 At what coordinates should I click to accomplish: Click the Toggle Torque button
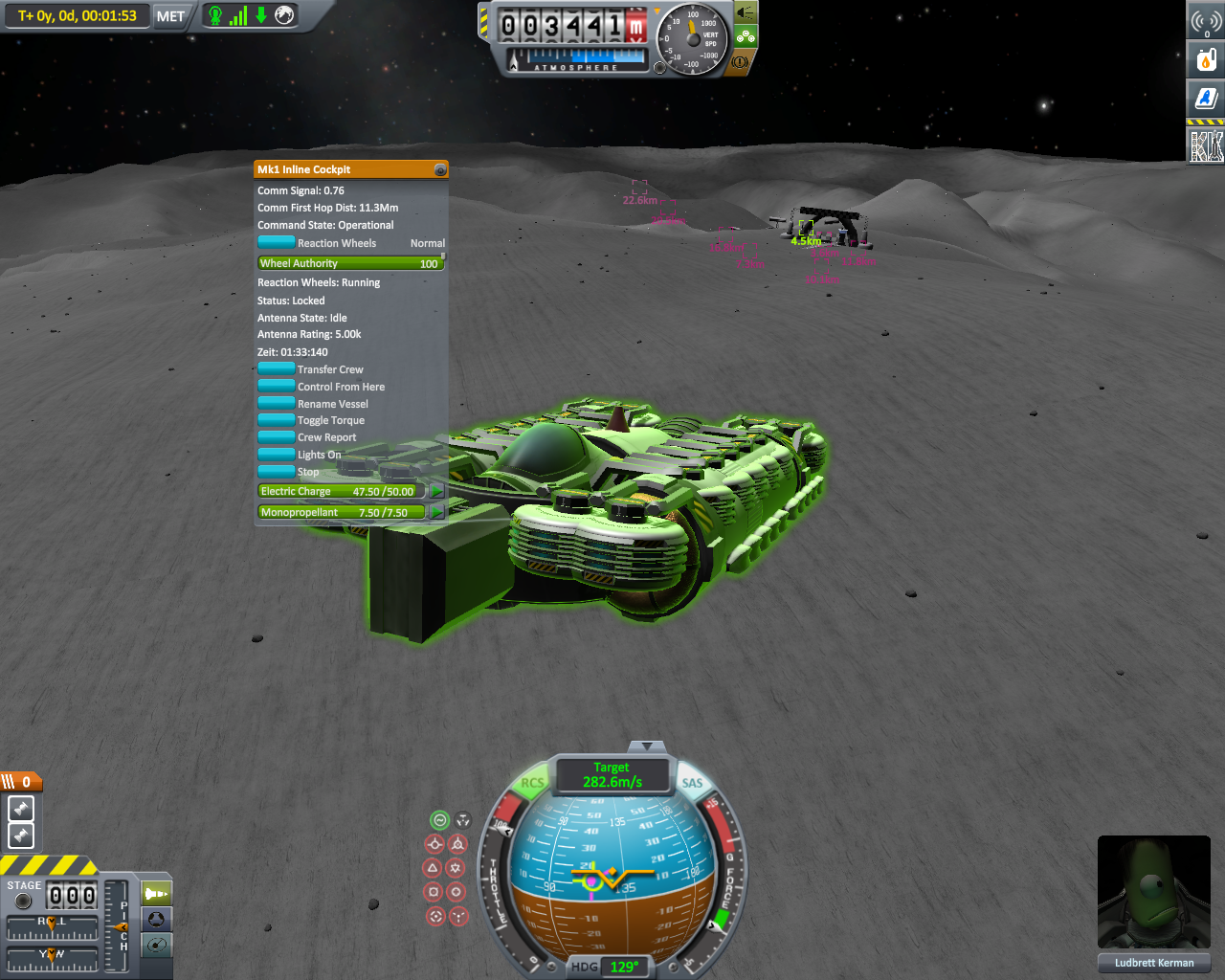tap(277, 420)
